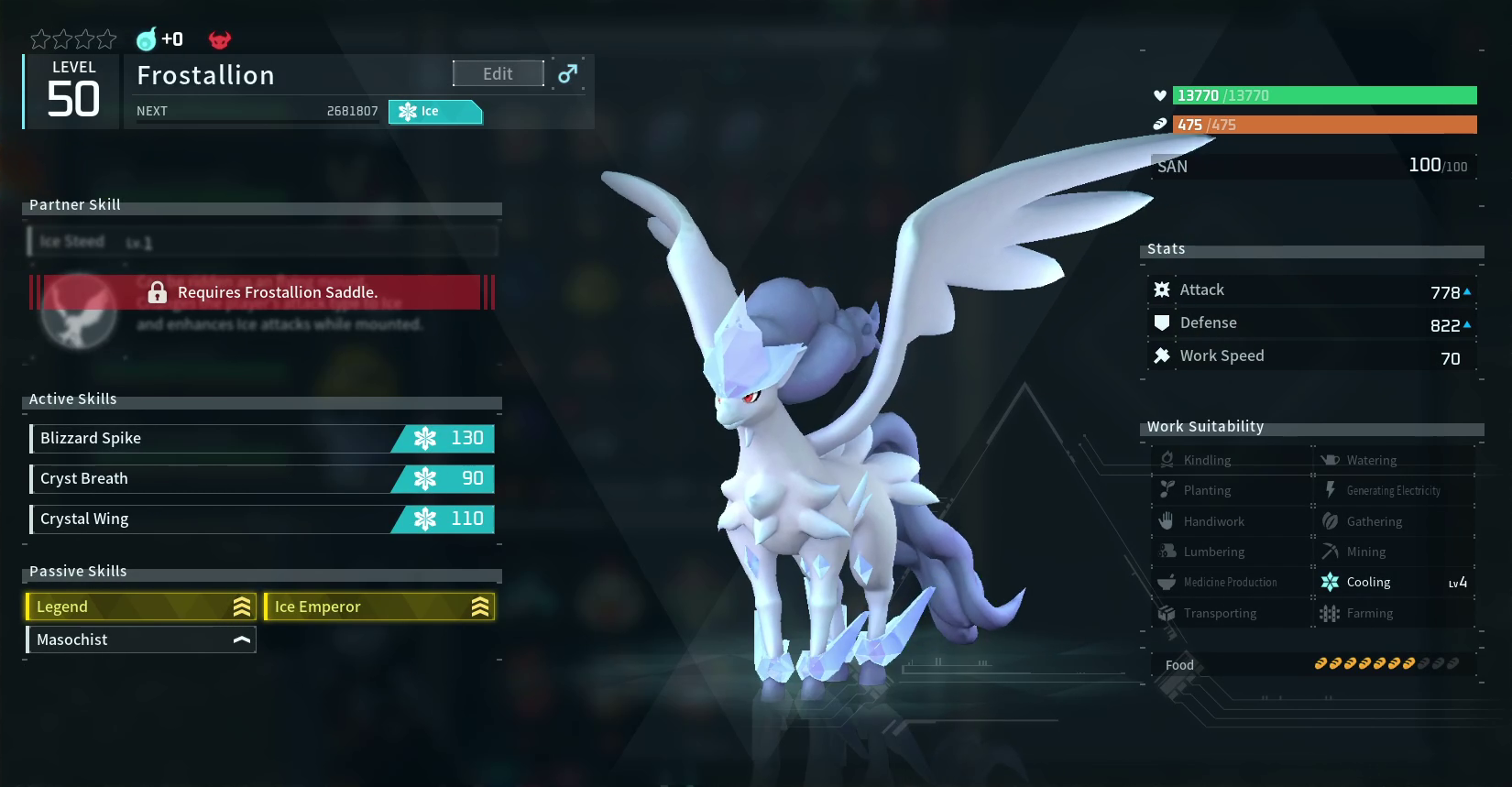Screen dimensions: 1512x787
Task: Click the male gender symbol icon
Action: tap(568, 73)
